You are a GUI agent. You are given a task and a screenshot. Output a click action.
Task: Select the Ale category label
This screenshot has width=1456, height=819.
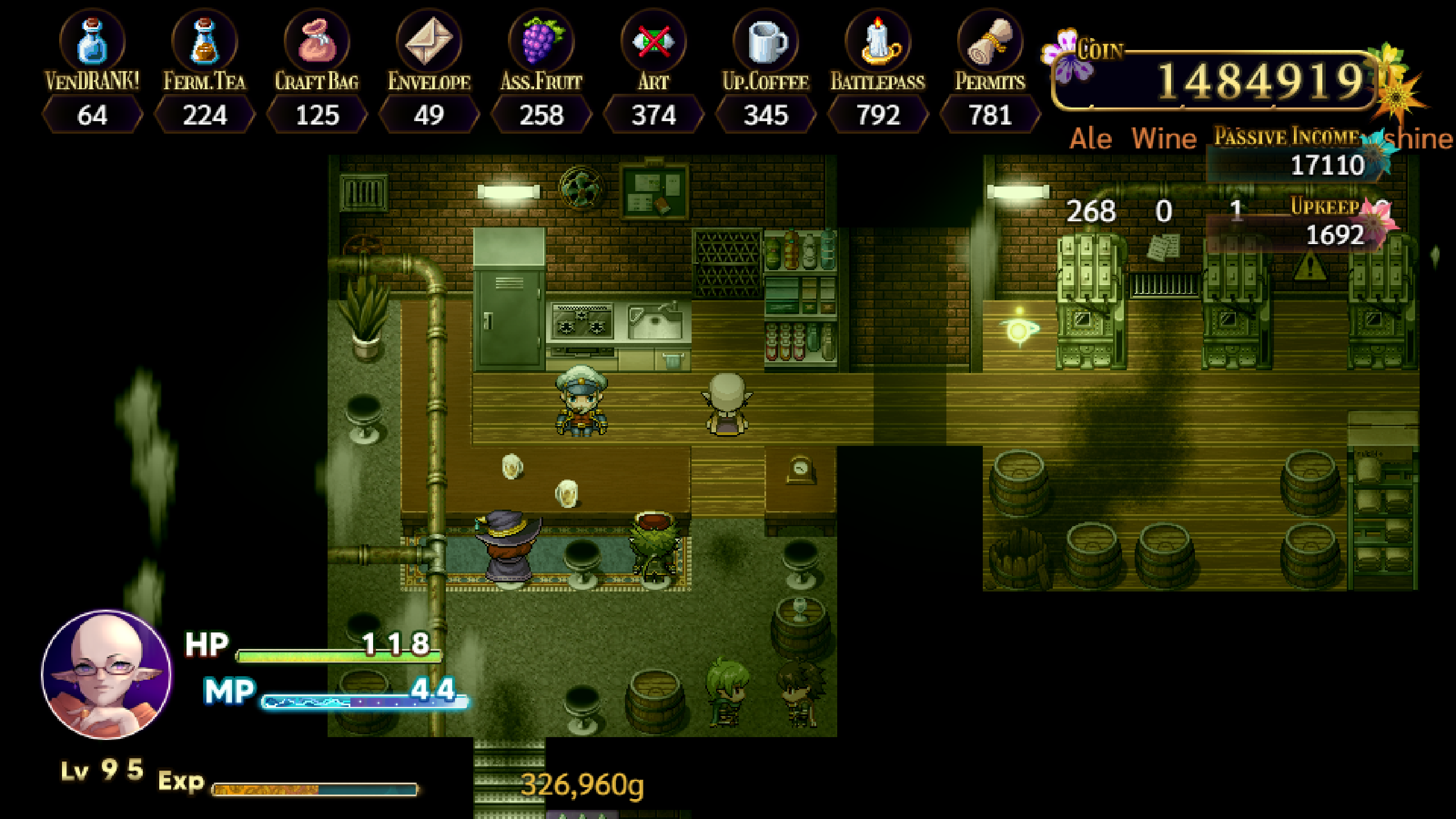click(x=1089, y=138)
